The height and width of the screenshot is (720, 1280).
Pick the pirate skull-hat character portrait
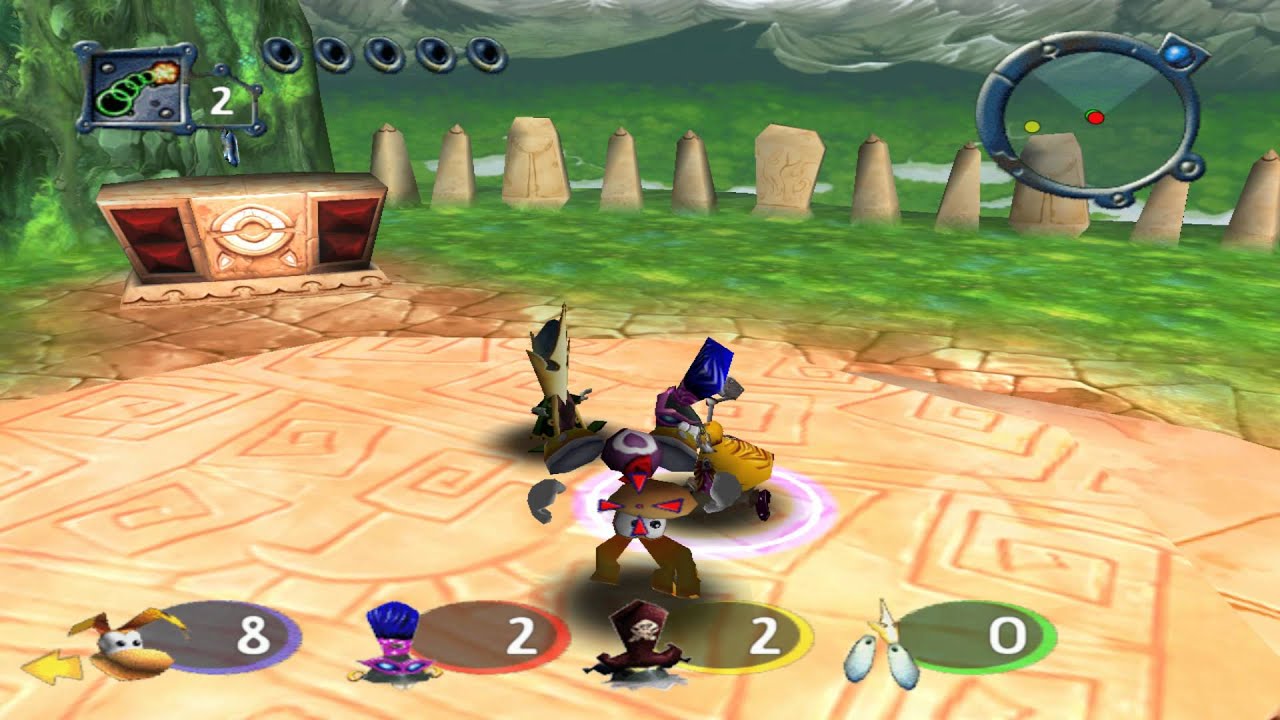(x=640, y=640)
